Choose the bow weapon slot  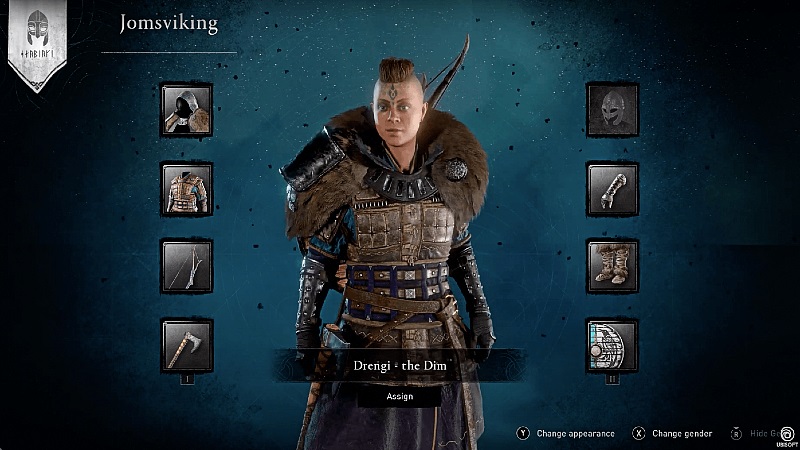click(187, 266)
